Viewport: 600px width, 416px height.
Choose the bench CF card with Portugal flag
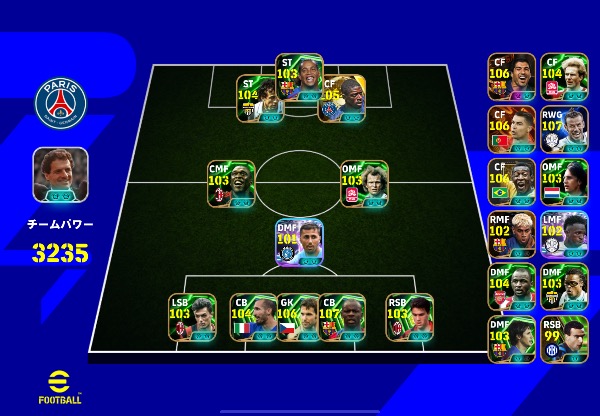pyautogui.click(x=512, y=130)
